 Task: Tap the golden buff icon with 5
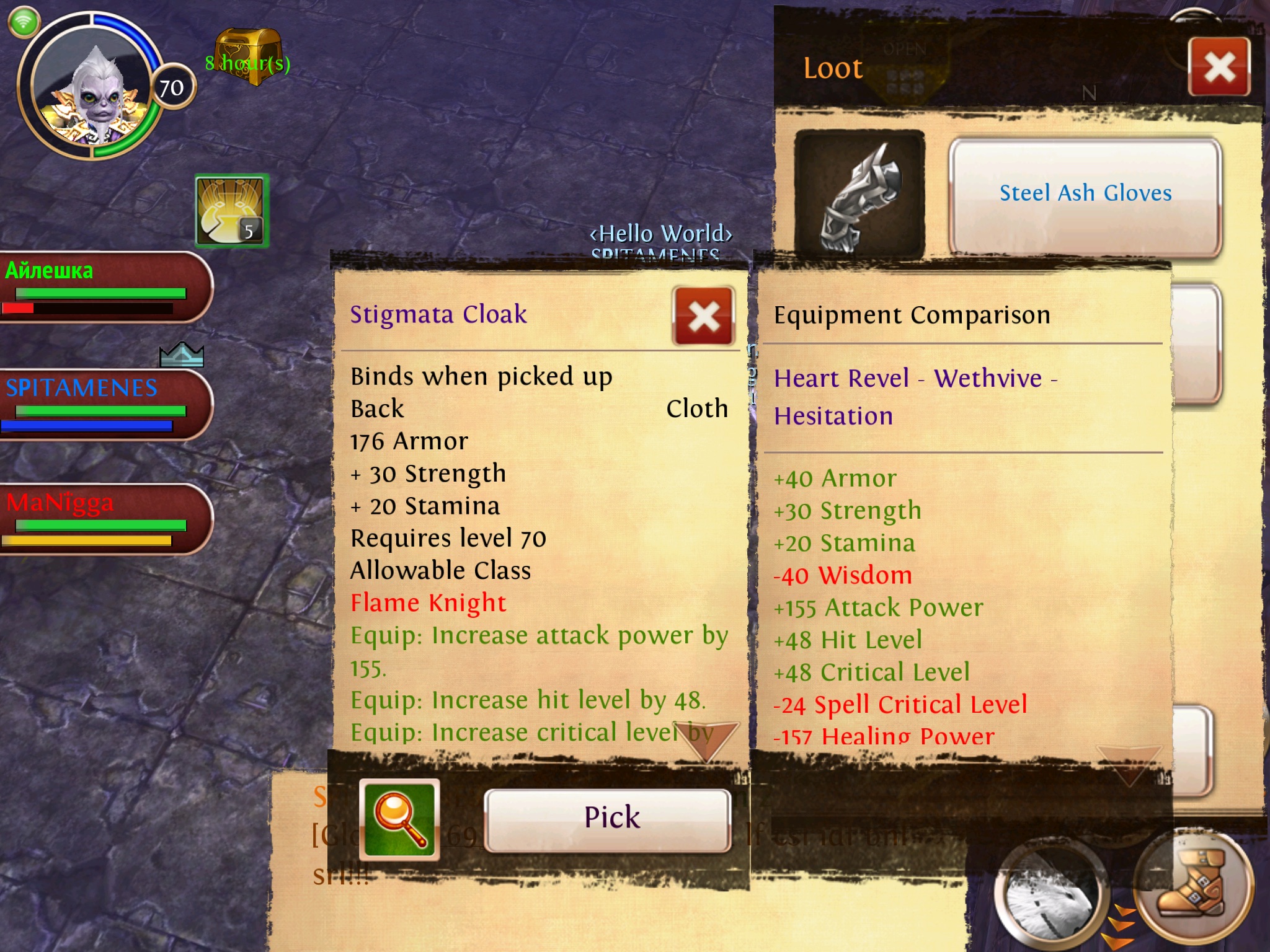point(231,211)
